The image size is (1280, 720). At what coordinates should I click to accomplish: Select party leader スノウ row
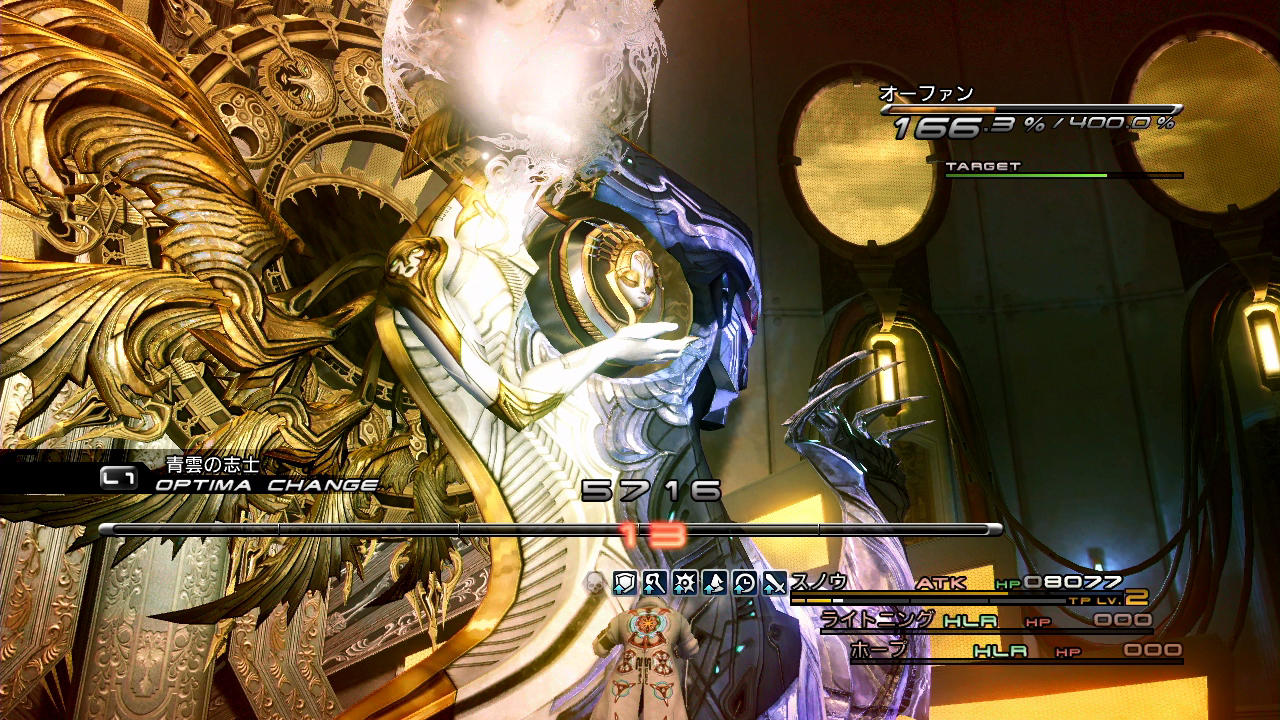[819, 582]
